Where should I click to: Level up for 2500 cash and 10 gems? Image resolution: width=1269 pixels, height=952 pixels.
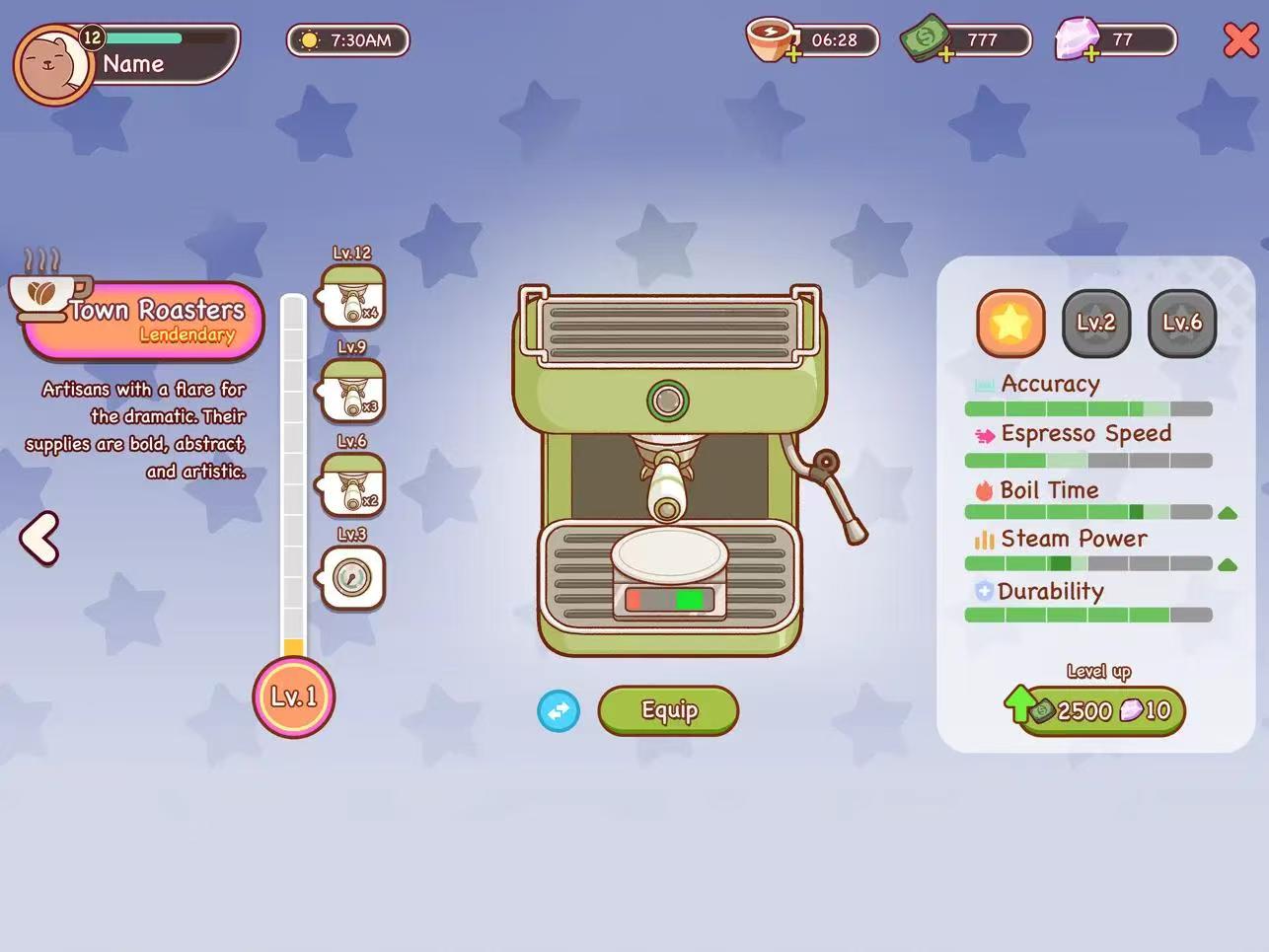[1100, 710]
